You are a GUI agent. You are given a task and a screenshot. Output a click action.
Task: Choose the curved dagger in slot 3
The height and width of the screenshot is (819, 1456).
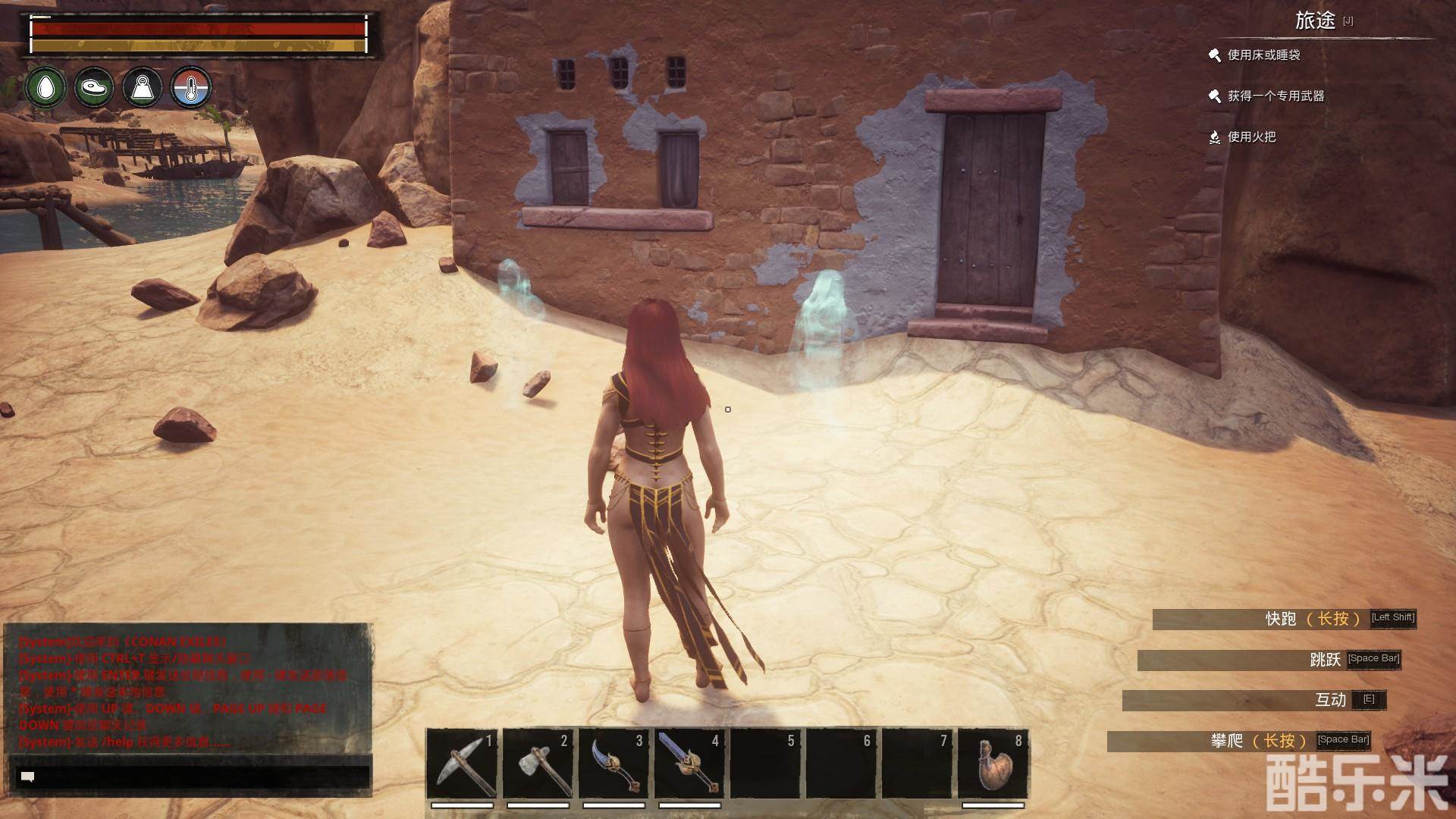coord(613,763)
